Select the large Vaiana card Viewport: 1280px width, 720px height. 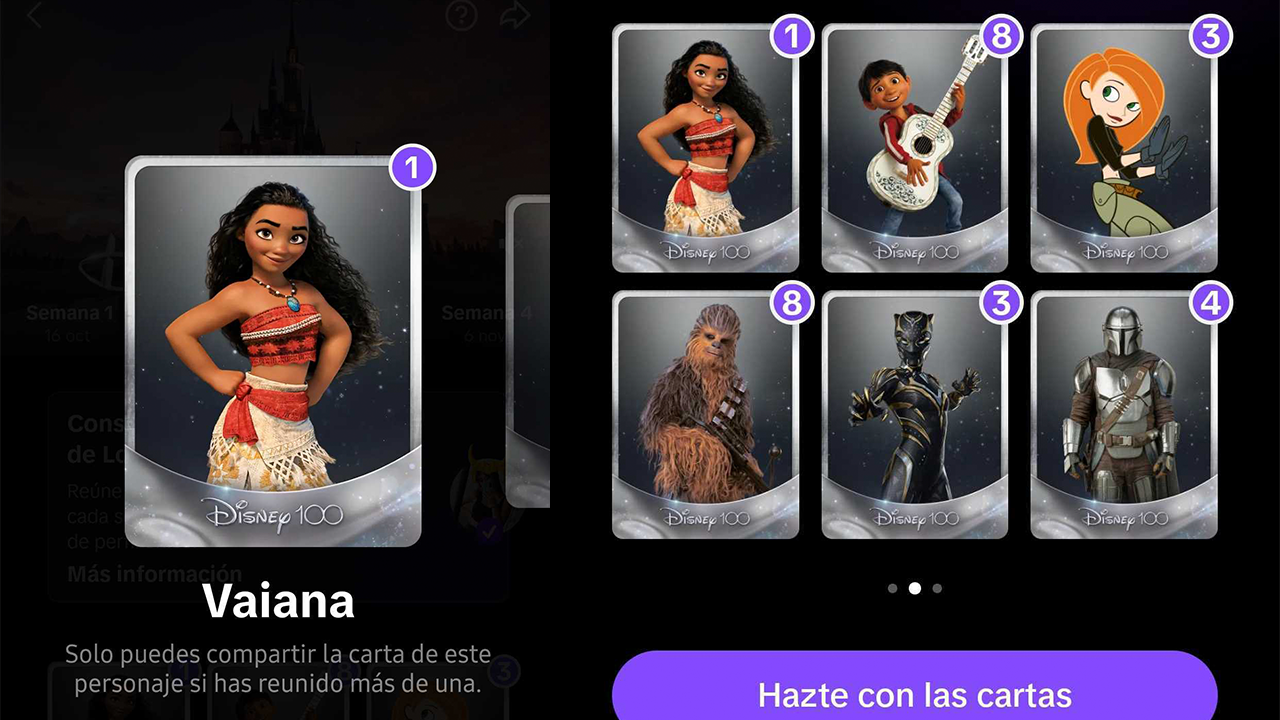coord(273,352)
